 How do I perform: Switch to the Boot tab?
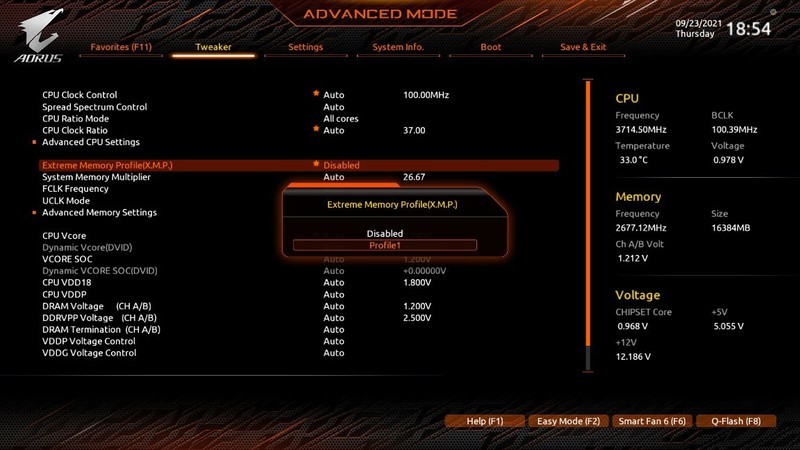pos(490,47)
